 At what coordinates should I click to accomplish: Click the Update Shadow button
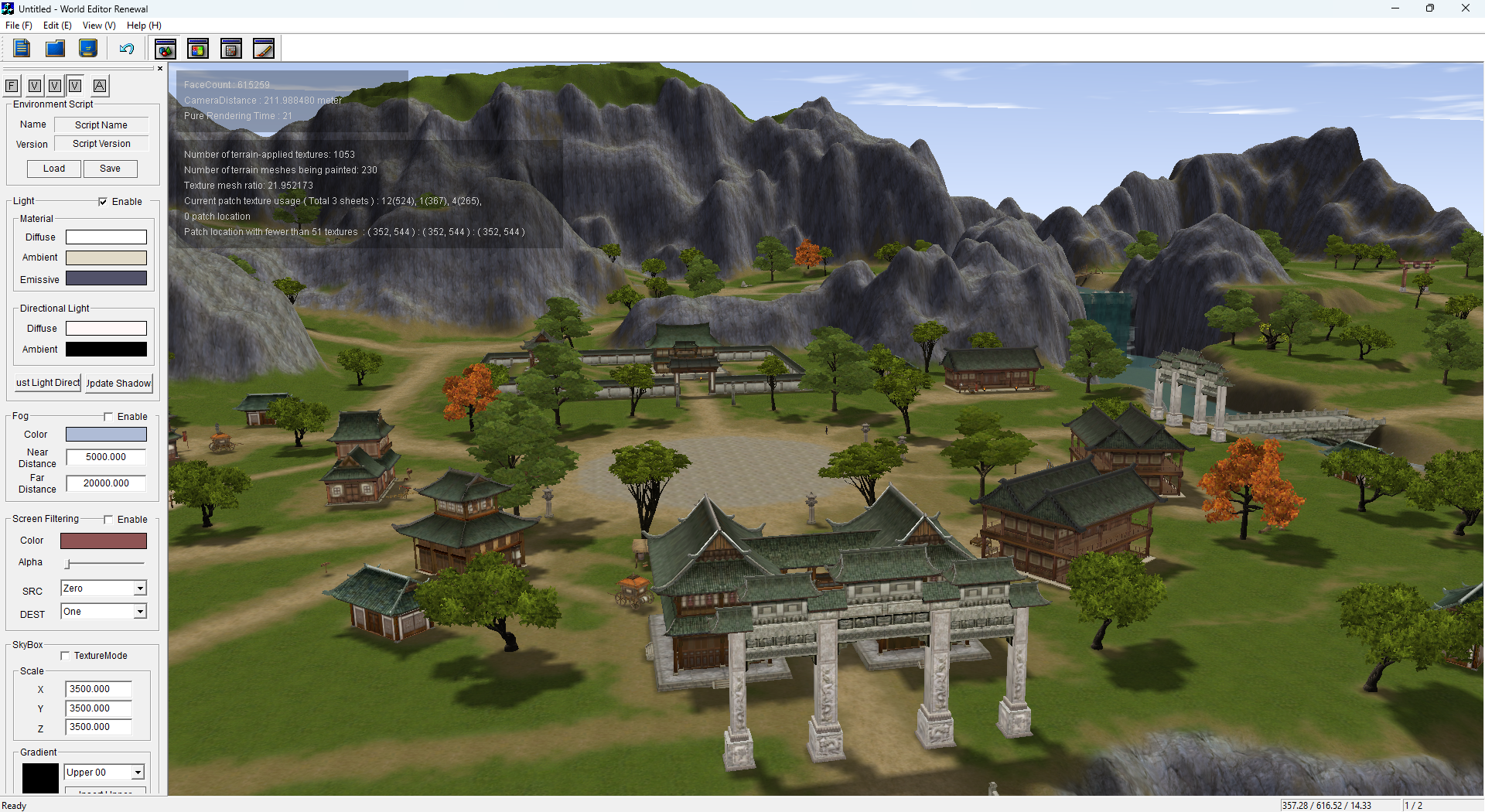(x=118, y=383)
